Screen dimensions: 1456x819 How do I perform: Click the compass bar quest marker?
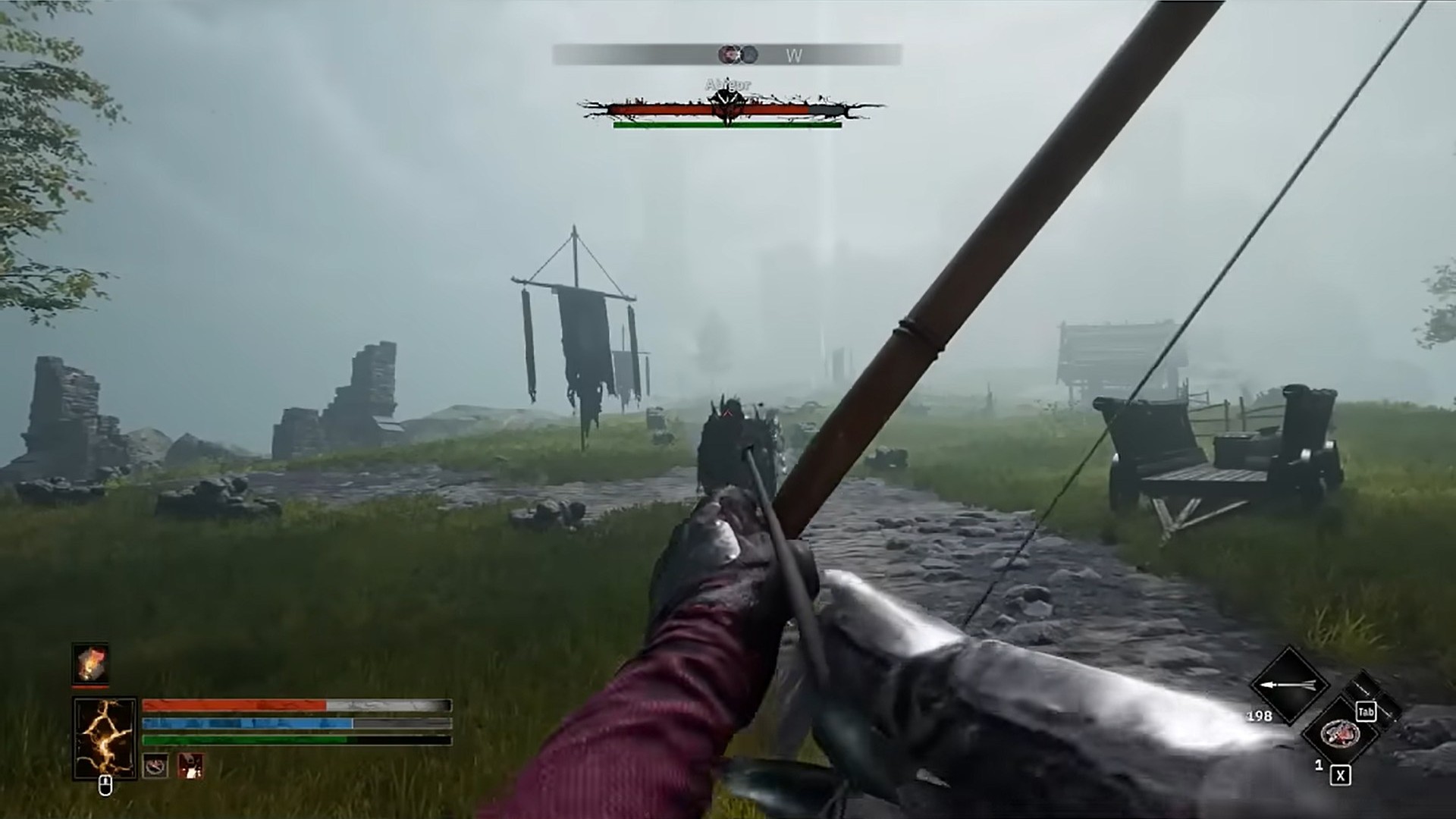click(730, 55)
